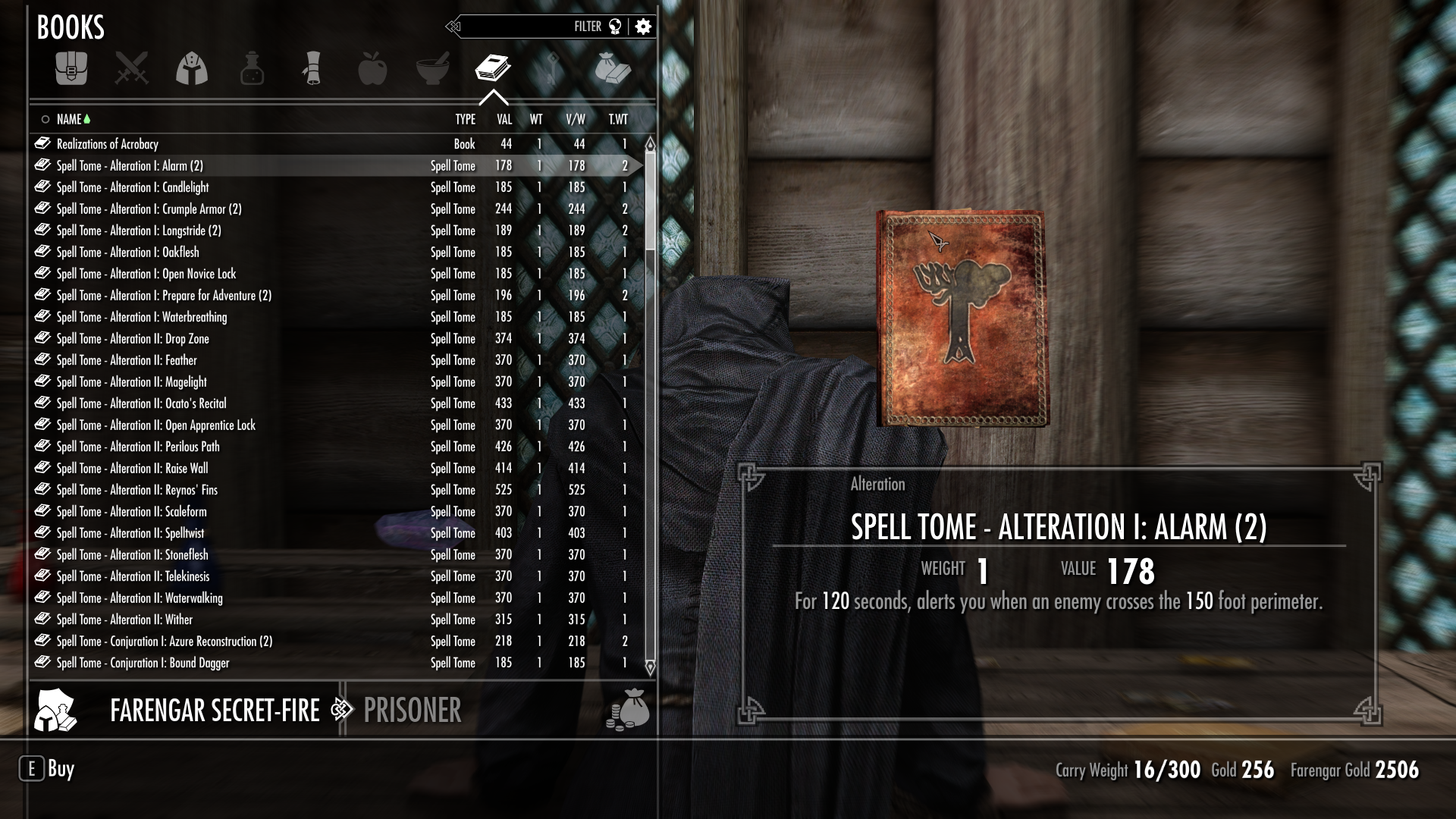Open the armor category tab
This screenshot has height=819, width=1456.
[192, 68]
